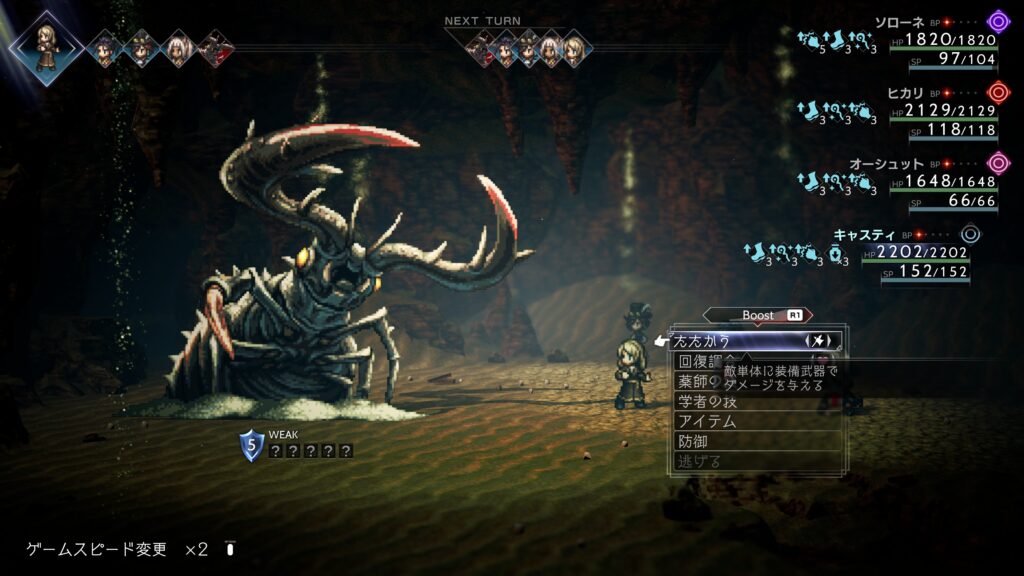Click ソローネ's purple latent power icon

(997, 22)
